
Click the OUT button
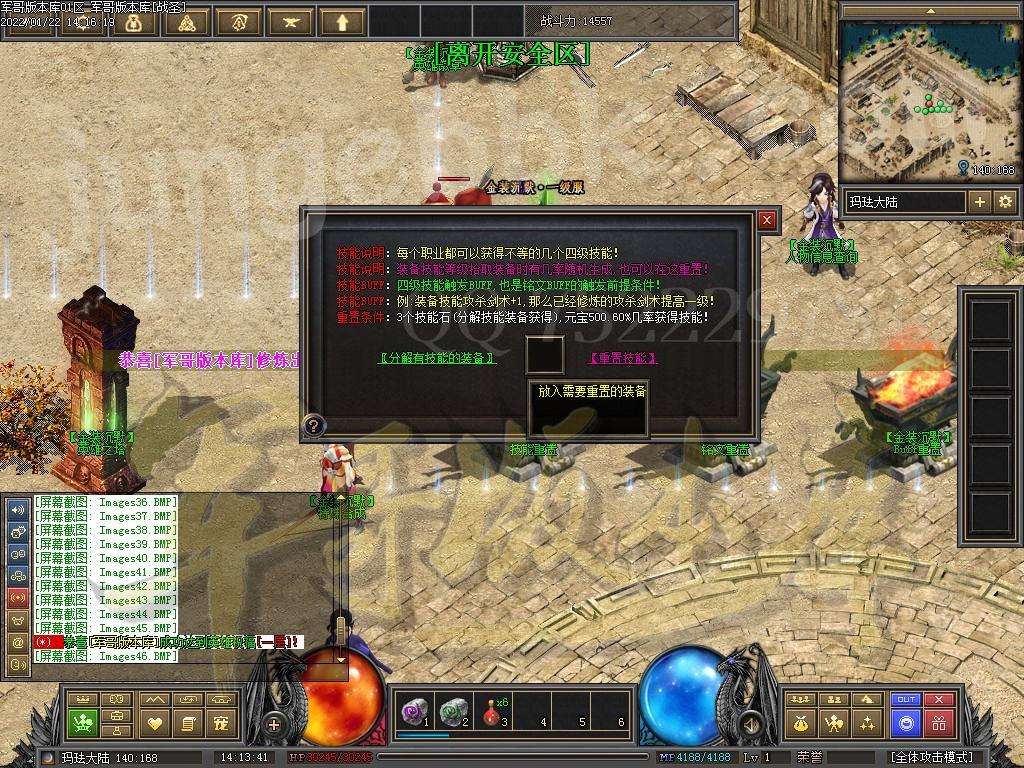906,699
